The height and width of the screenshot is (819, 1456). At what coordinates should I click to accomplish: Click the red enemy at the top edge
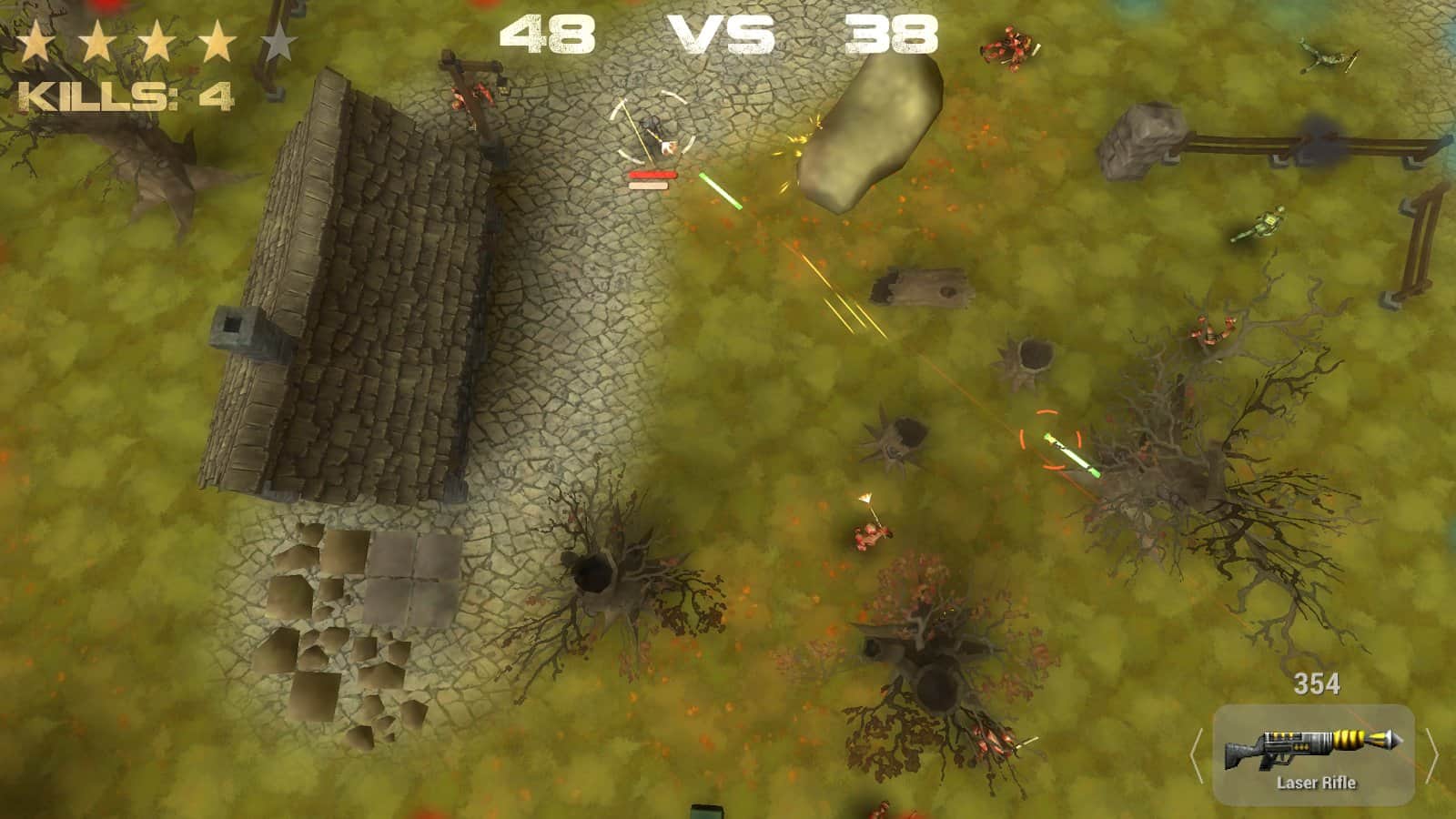[x=1007, y=45]
